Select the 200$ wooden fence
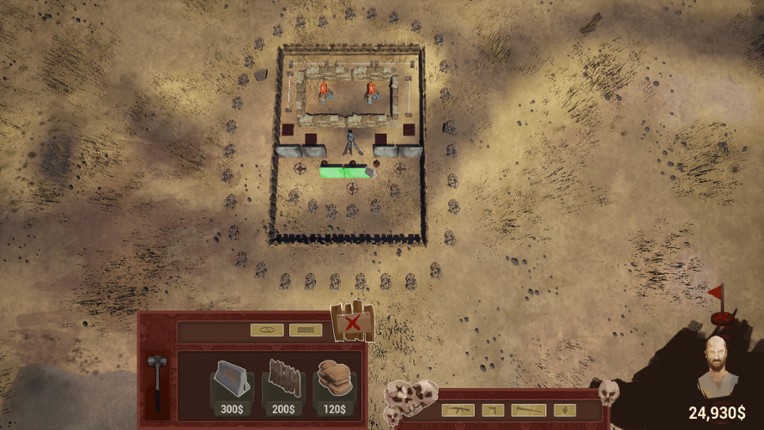The width and height of the screenshot is (764, 430). (x=283, y=387)
